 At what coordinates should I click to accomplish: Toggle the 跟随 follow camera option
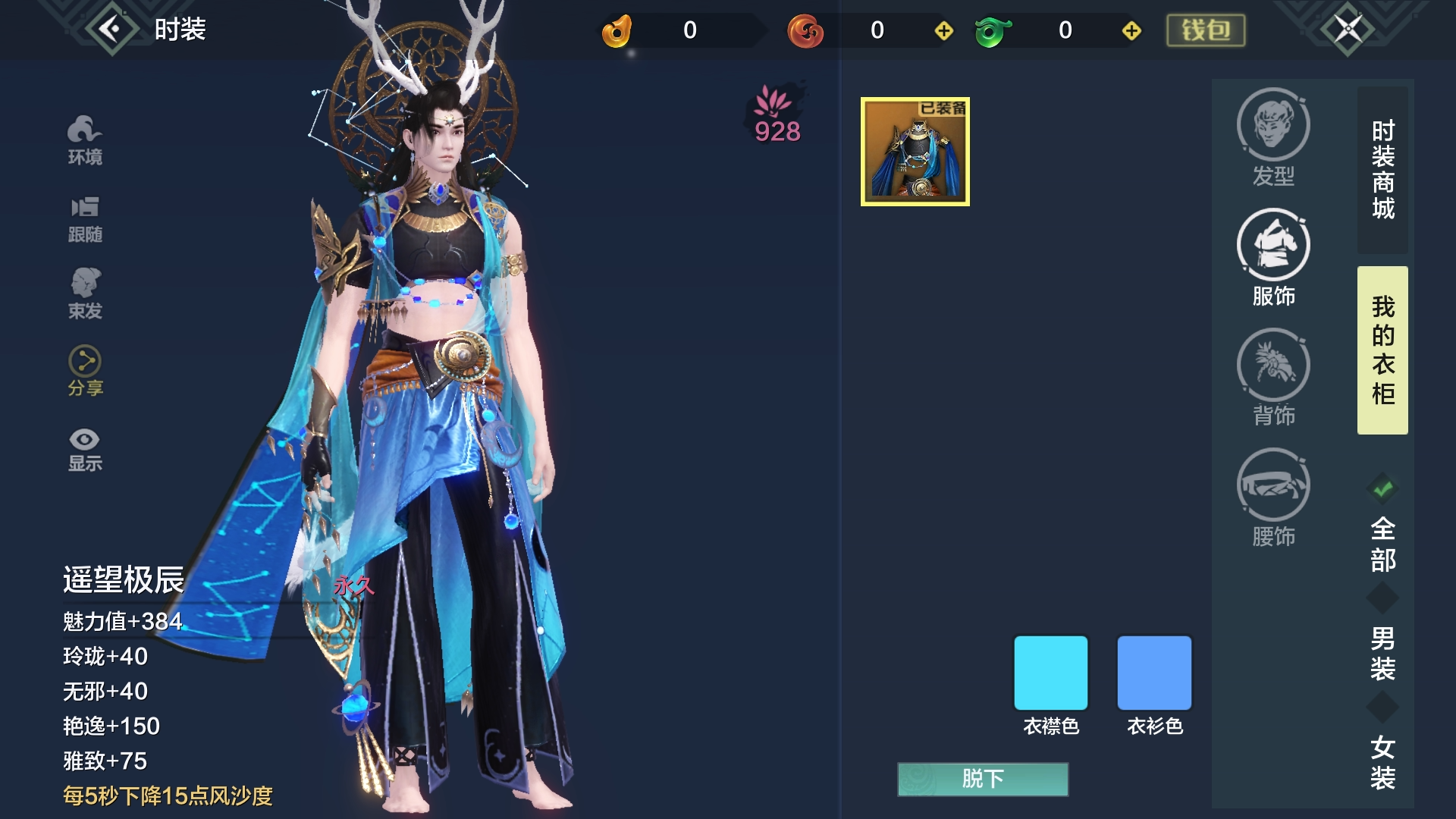click(x=85, y=219)
